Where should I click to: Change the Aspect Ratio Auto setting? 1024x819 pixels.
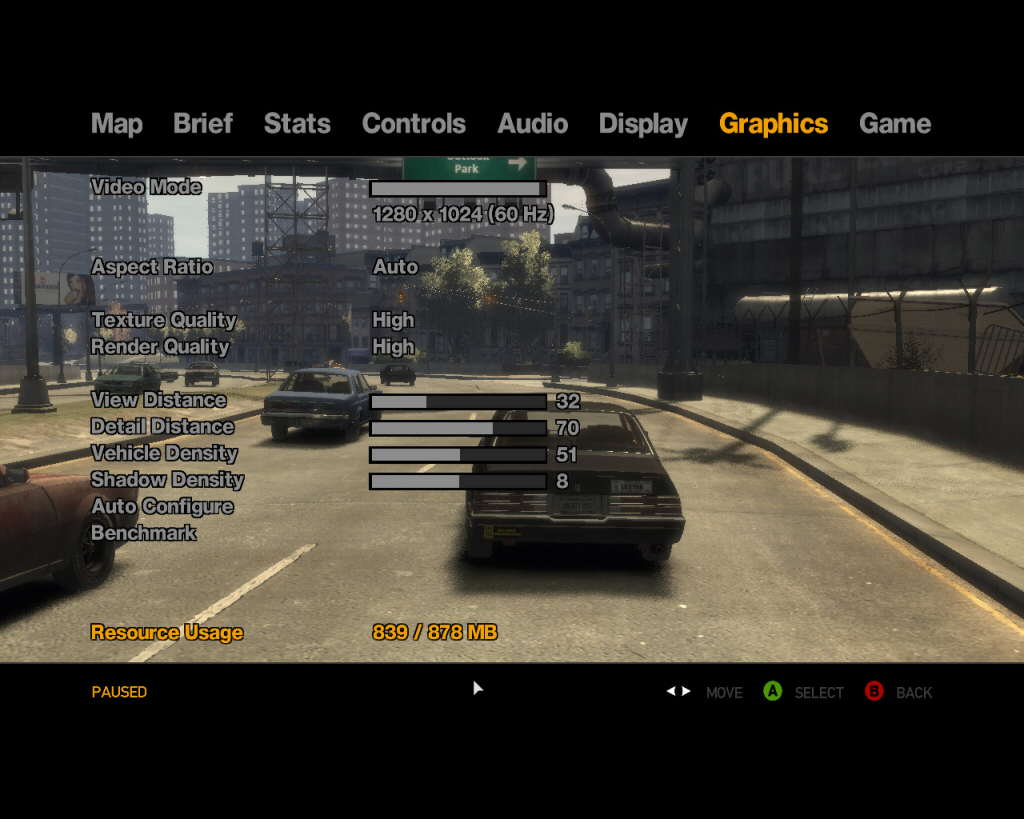(396, 267)
